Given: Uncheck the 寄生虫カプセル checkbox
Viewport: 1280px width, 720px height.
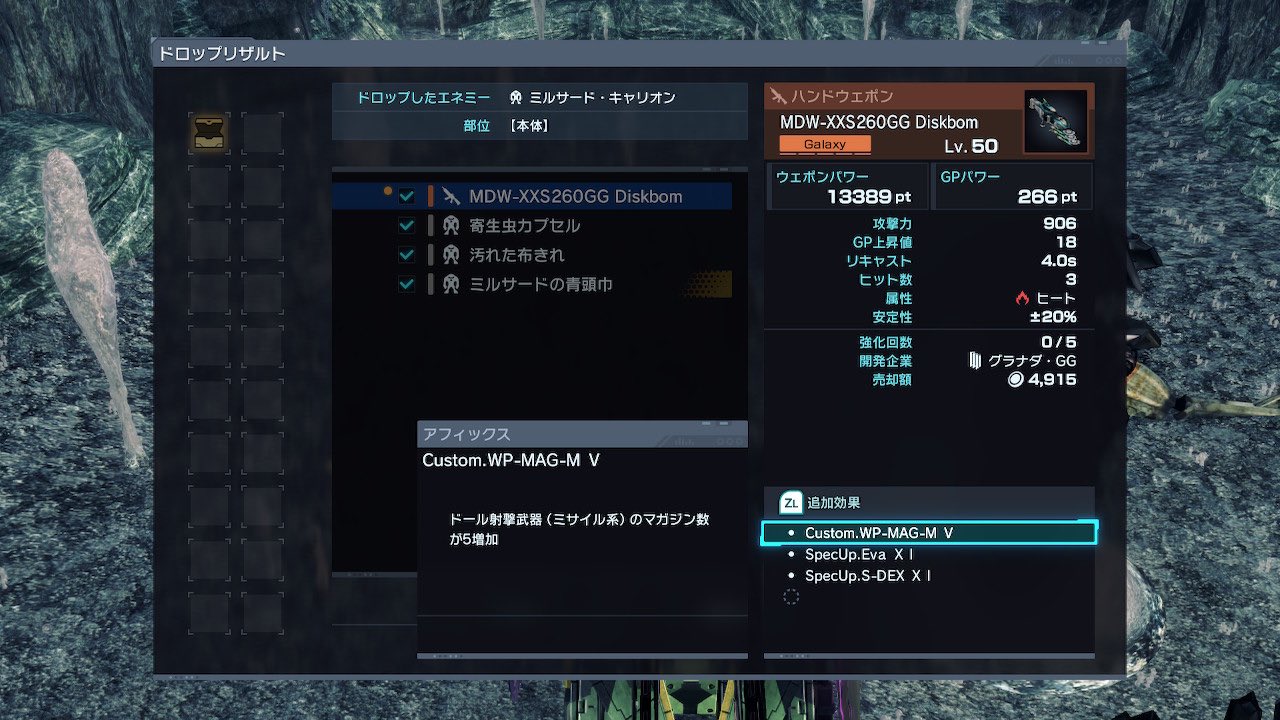Looking at the screenshot, I should [x=407, y=226].
